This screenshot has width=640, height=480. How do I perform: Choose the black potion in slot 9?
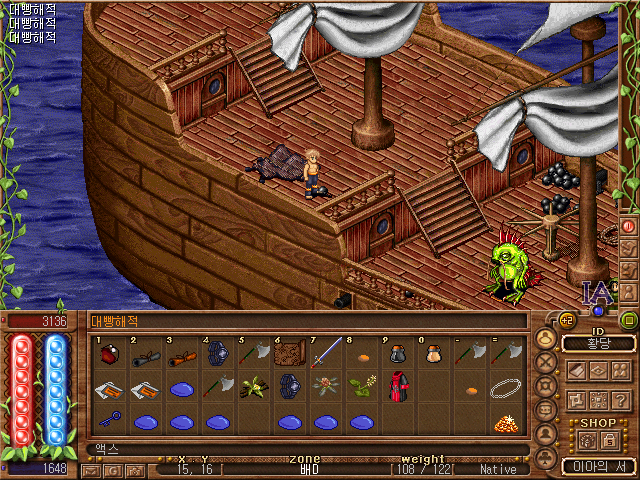pos(397,354)
